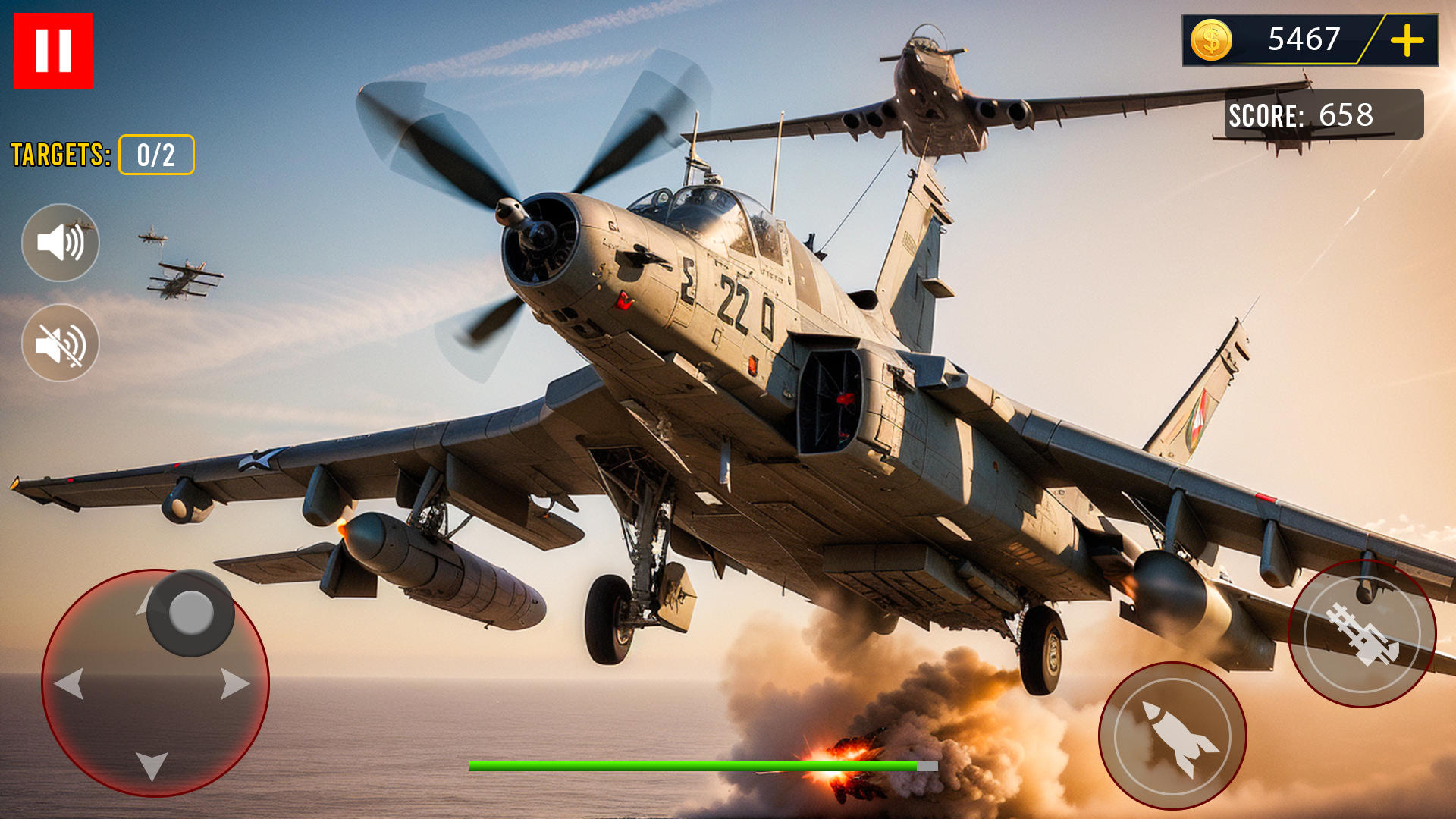1456x819 pixels.
Task: Toggle the TARGETS 0/2 counter display
Action: [x=102, y=155]
